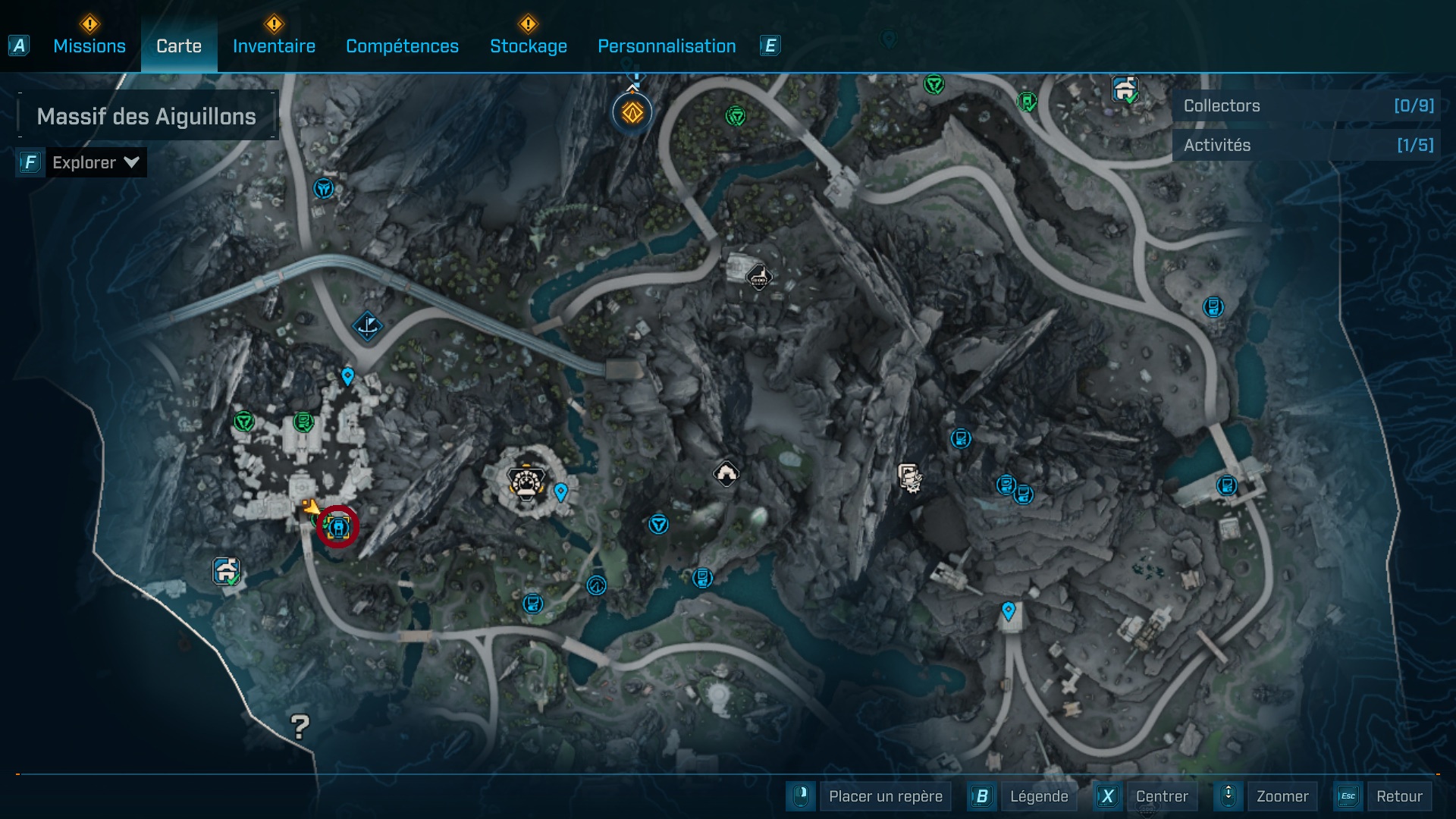Select the white question mark marker
This screenshot has height=819, width=1456.
point(300,726)
